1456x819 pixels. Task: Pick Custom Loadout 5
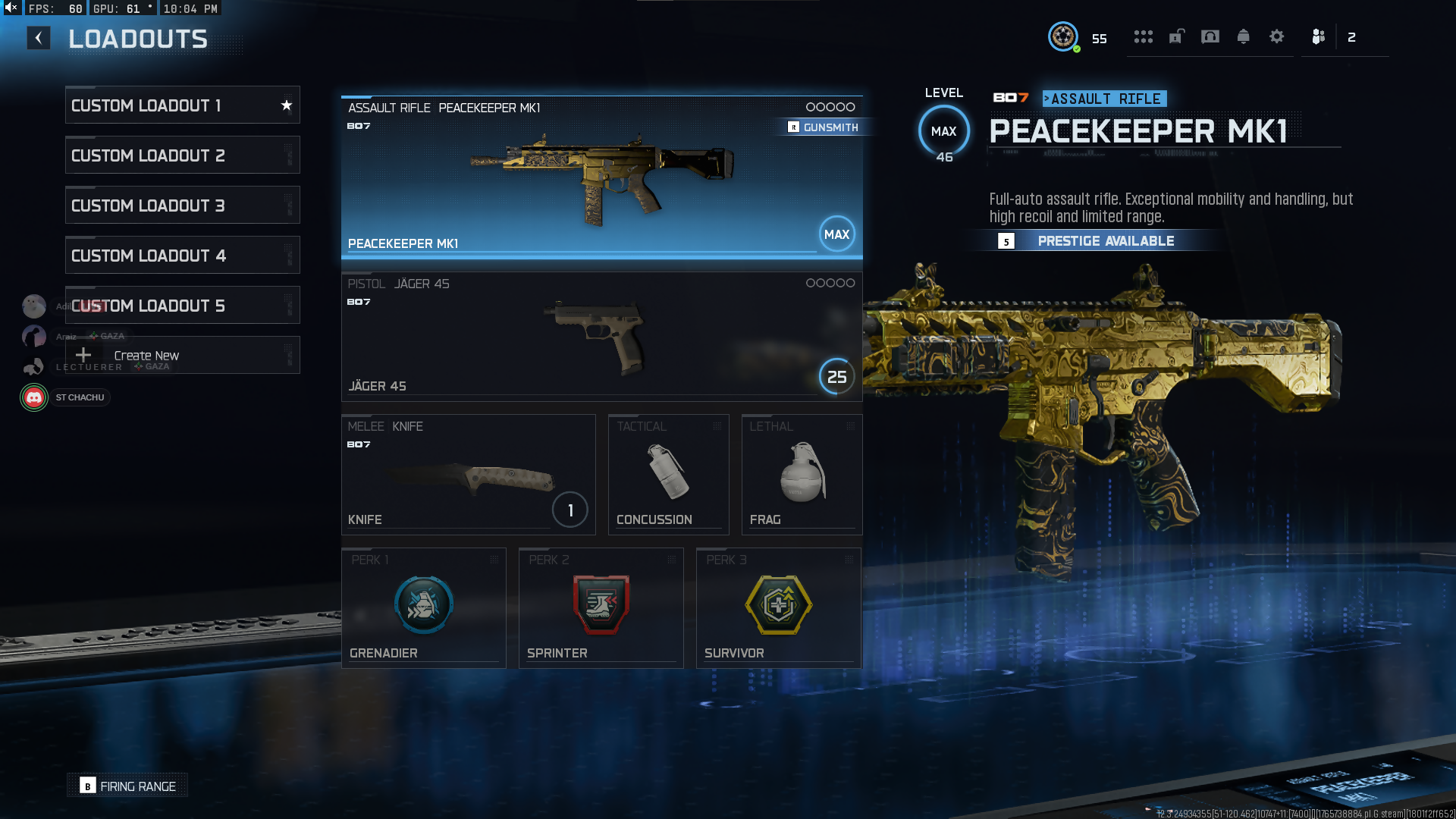click(182, 306)
